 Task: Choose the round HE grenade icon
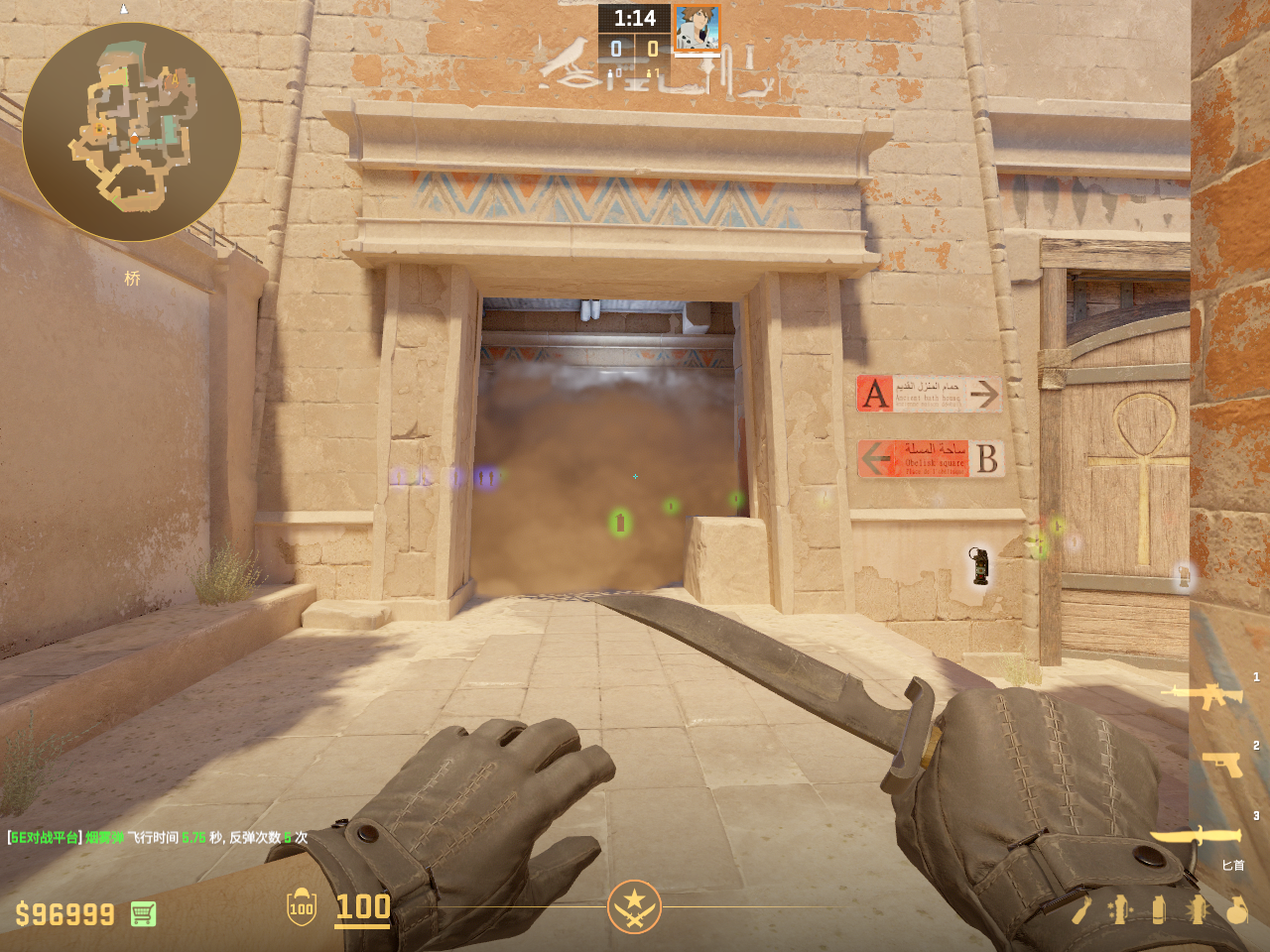[1236, 909]
